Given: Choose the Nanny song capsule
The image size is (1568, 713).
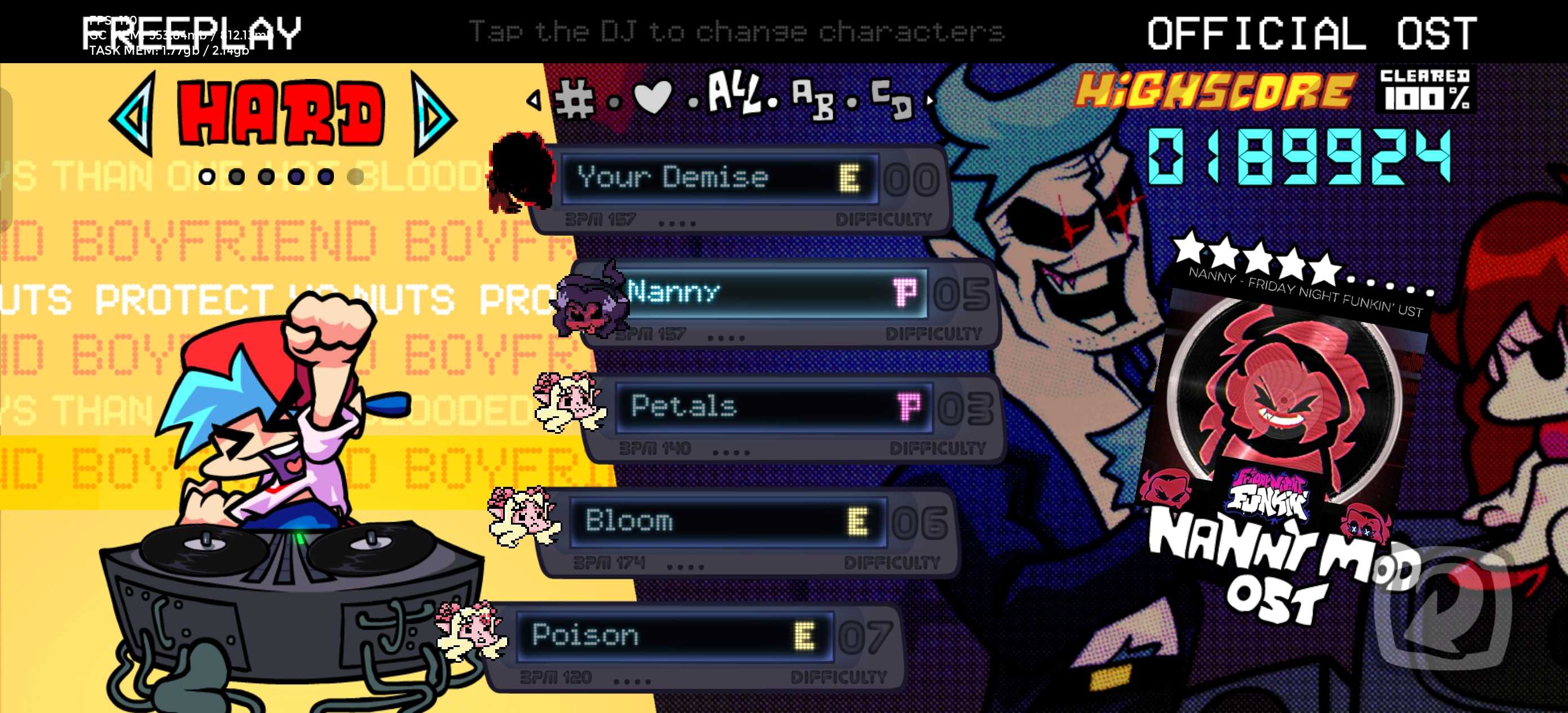Looking at the screenshot, I should tap(773, 293).
